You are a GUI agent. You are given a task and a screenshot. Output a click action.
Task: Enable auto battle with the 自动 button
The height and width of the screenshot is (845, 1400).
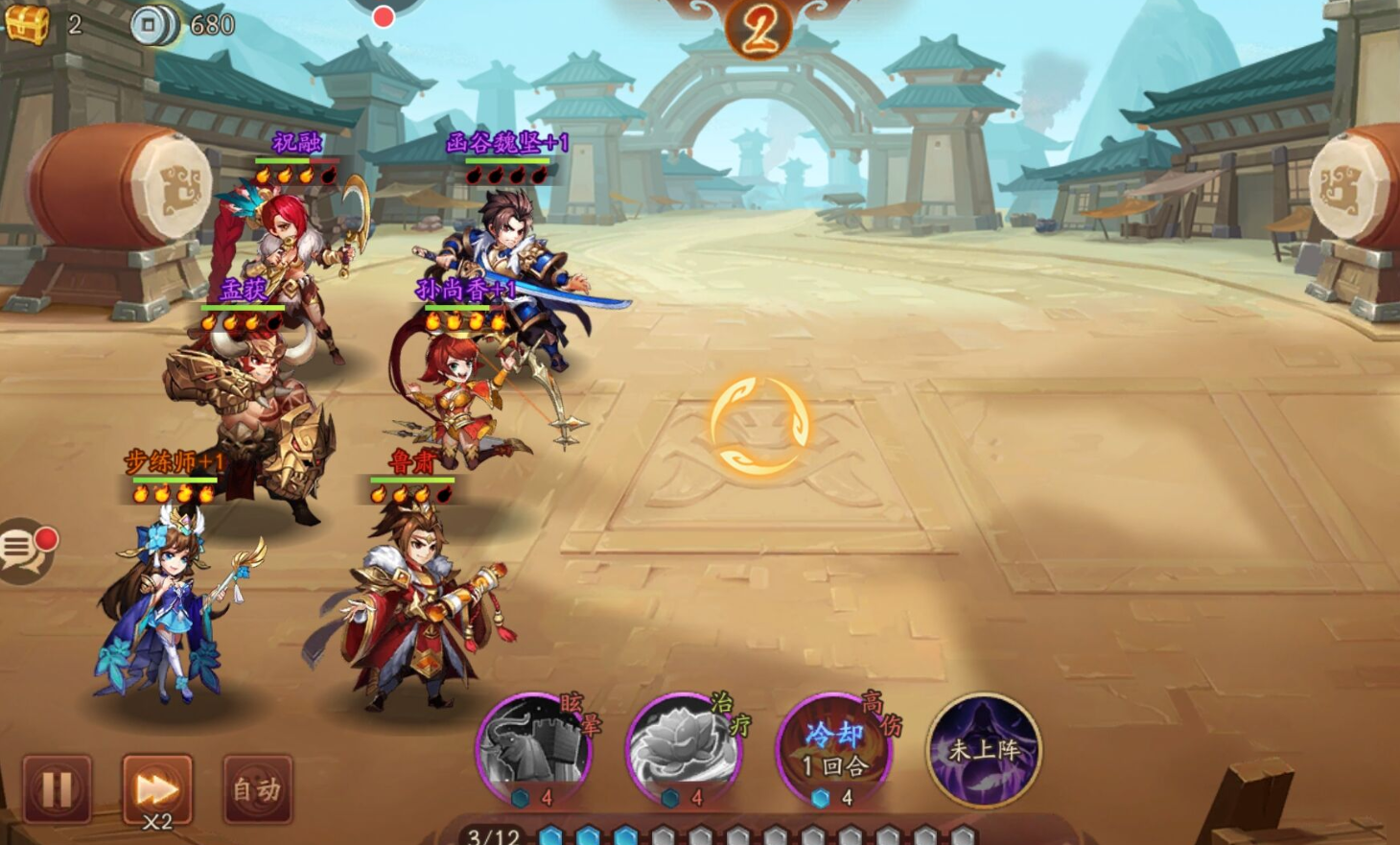257,789
